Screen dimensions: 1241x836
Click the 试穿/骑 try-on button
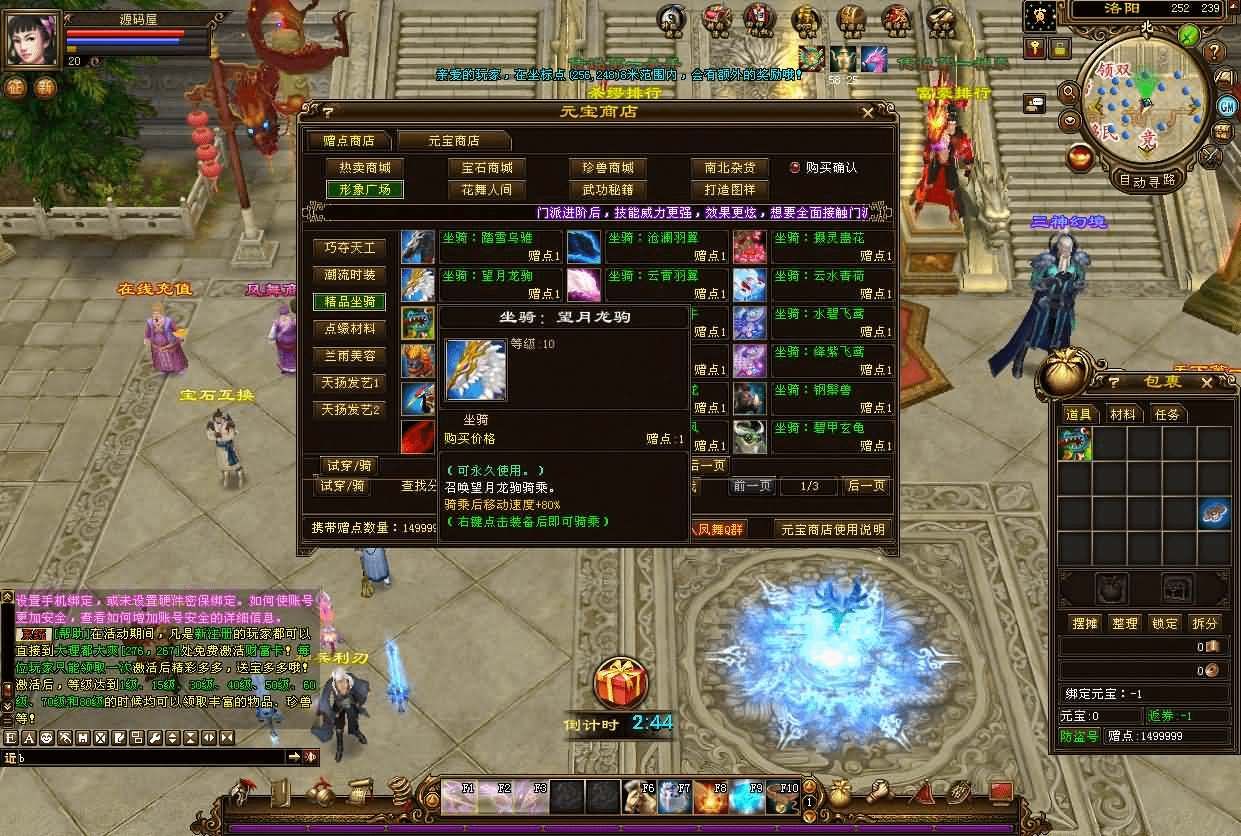342,486
